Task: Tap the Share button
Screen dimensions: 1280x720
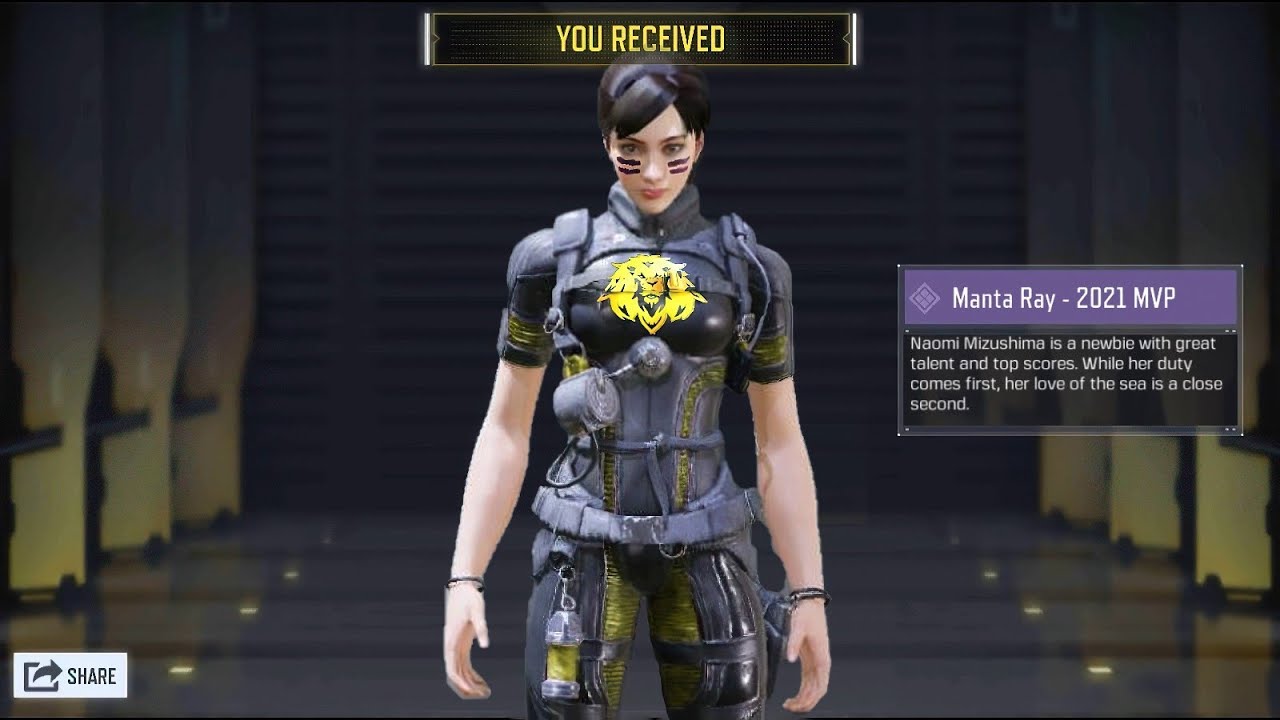Action: click(71, 676)
